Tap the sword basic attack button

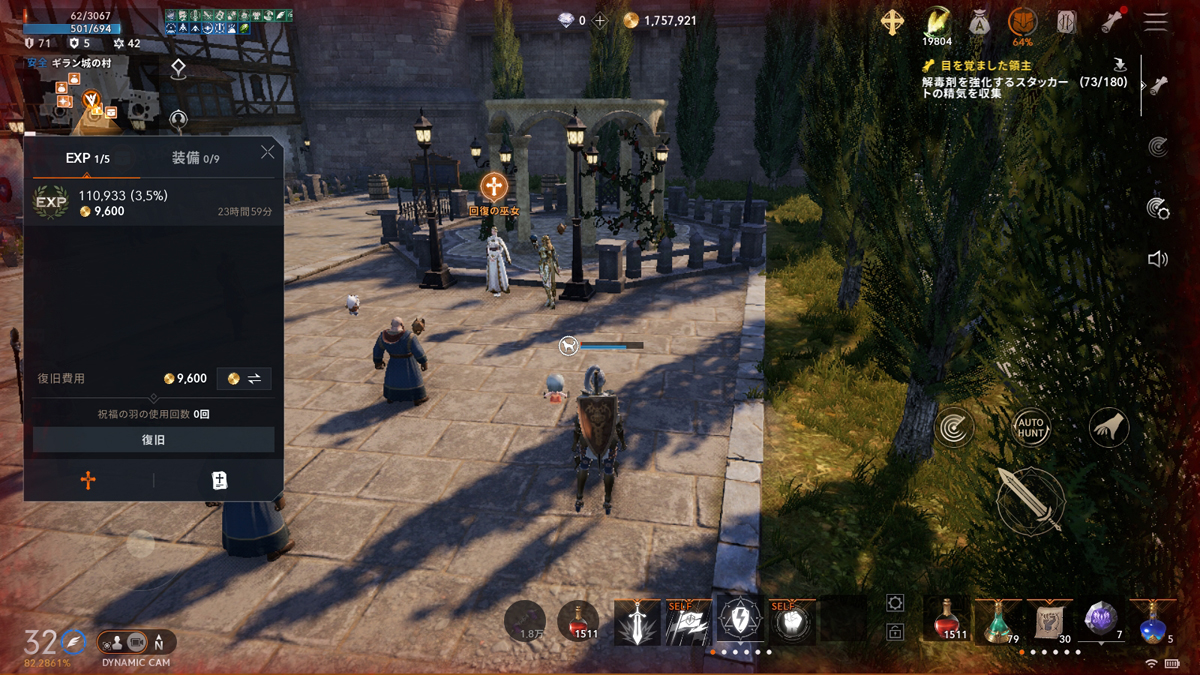(x=1030, y=500)
